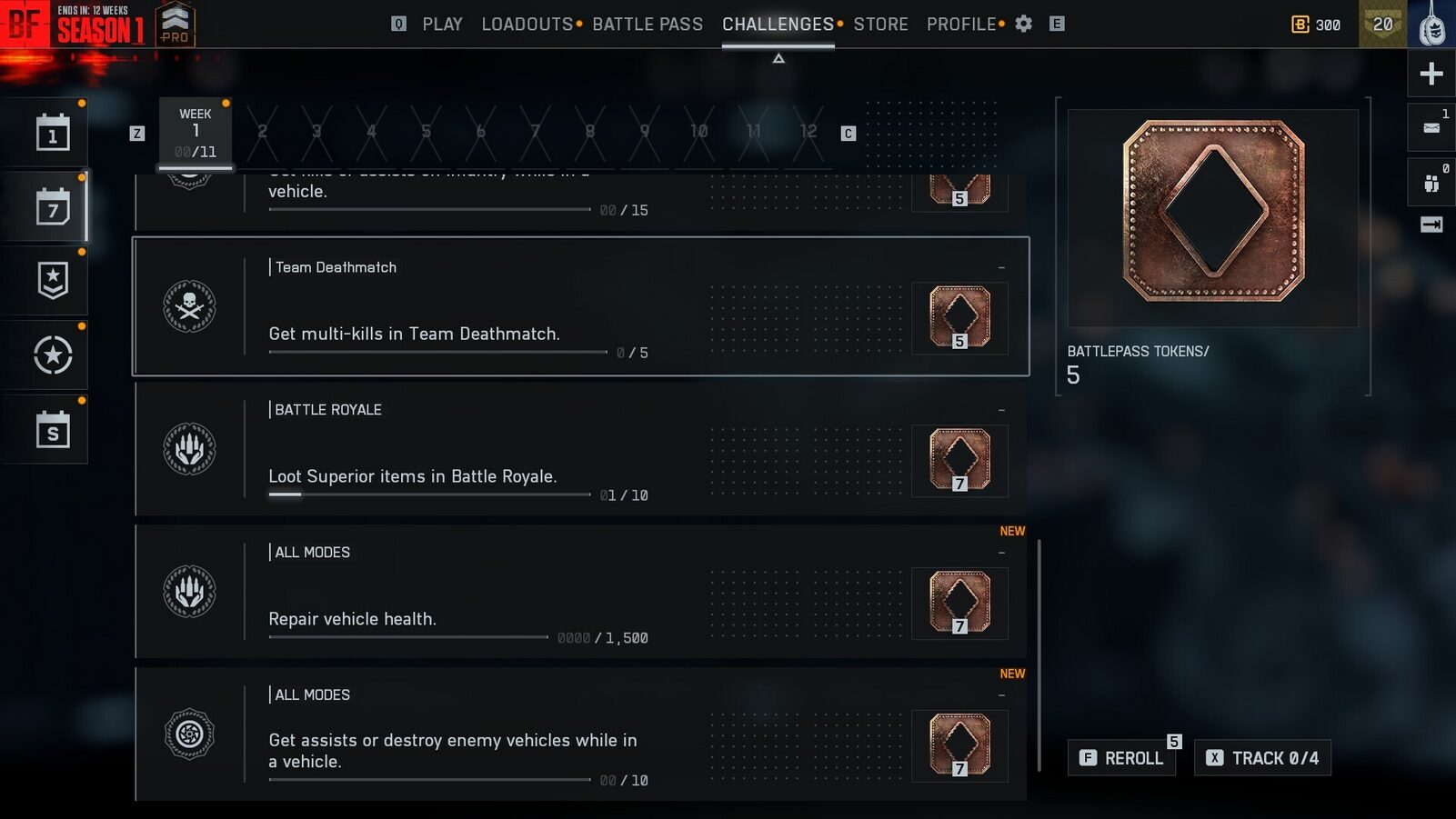
Task: Open the circled star challenge category
Action: point(53,355)
